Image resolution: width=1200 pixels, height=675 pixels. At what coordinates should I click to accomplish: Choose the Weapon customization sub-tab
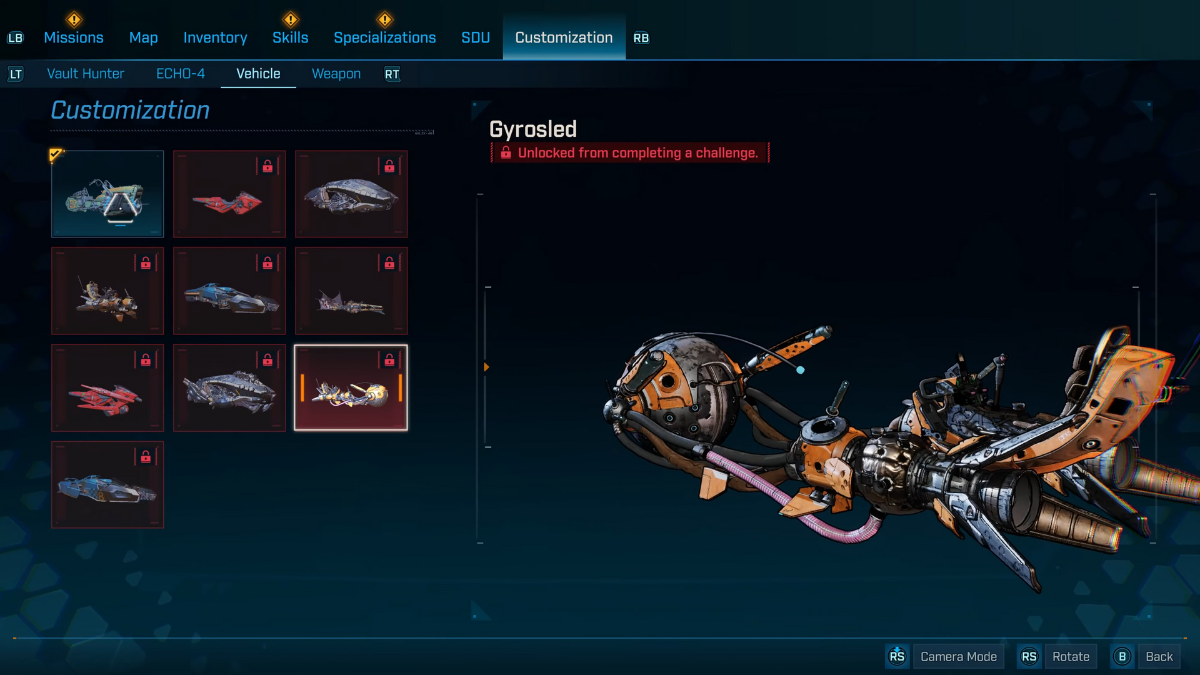click(336, 73)
